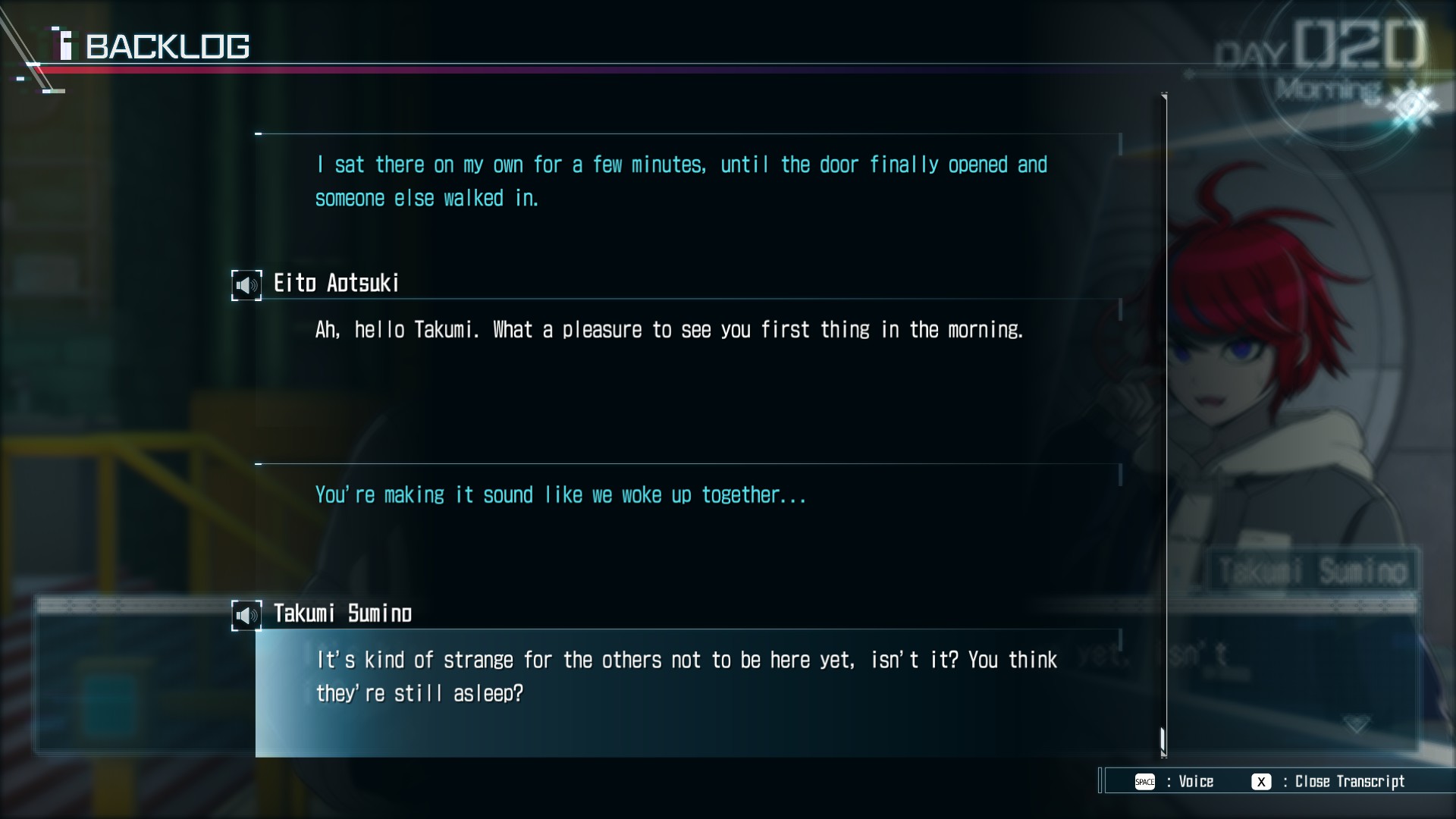Select Eito's 'Ah, hello Takumi' backlog entry

[x=669, y=330]
